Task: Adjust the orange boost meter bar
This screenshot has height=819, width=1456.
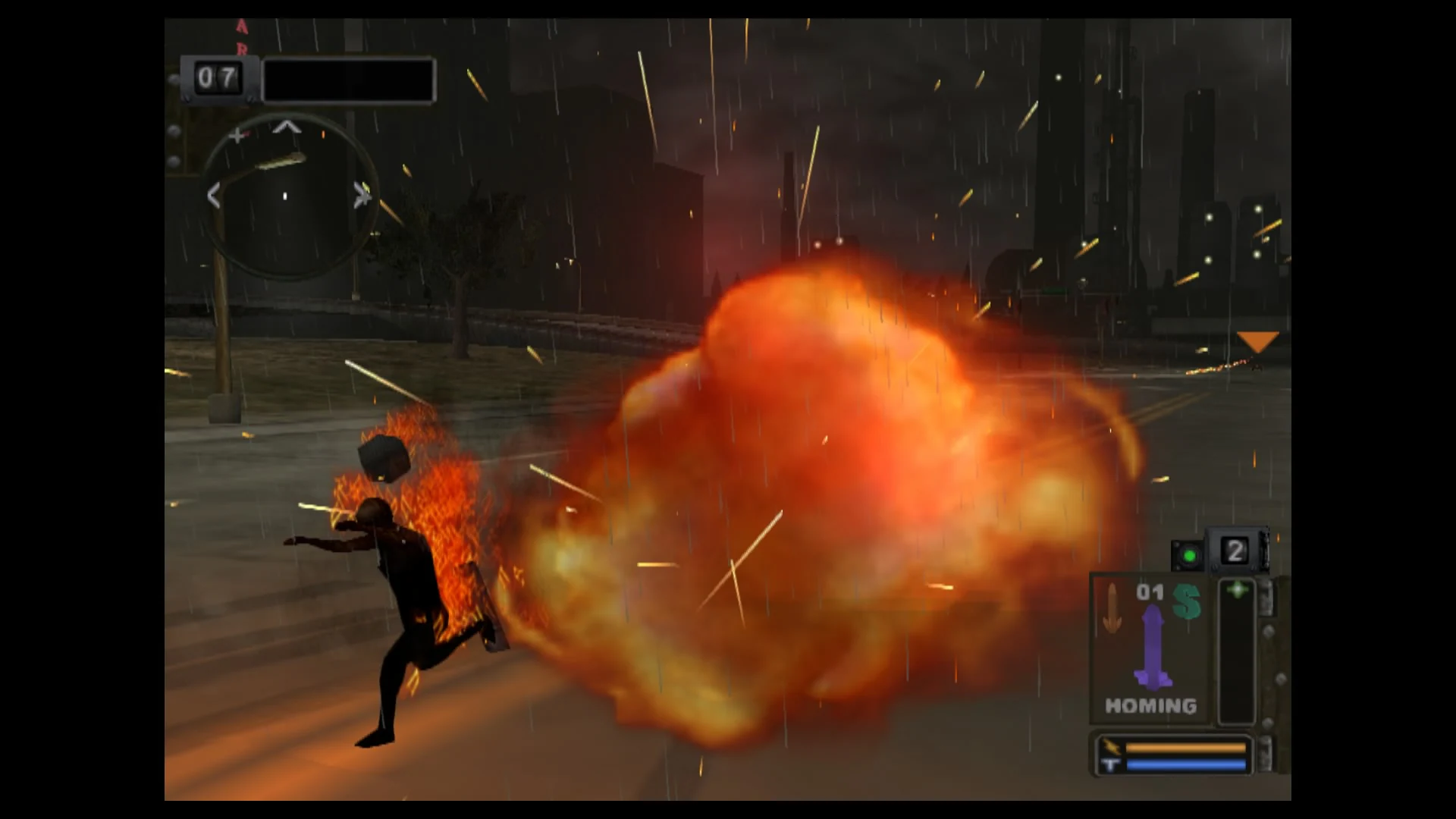Action: click(x=1185, y=747)
